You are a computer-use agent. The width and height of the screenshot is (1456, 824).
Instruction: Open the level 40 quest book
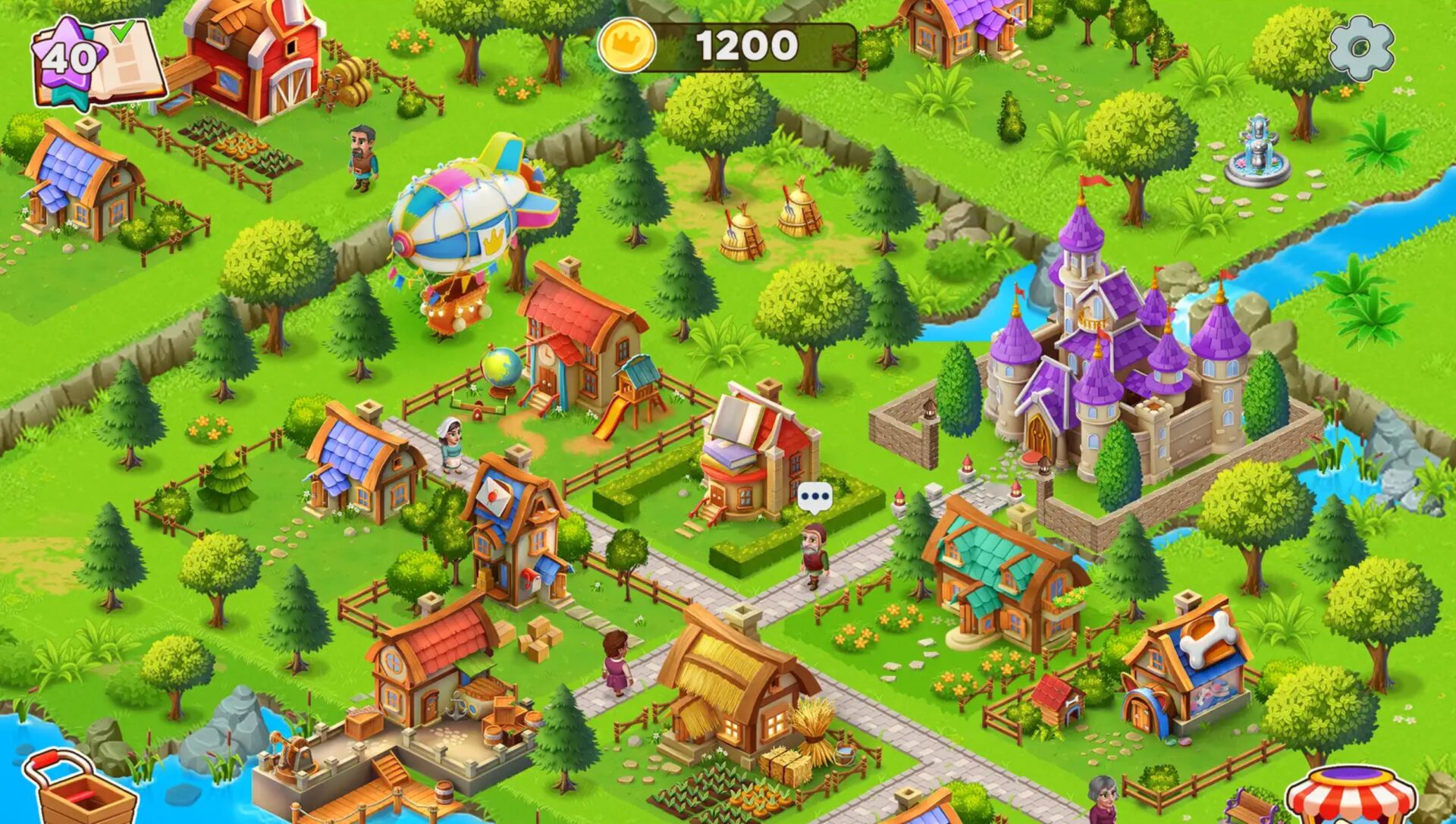[x=99, y=62]
